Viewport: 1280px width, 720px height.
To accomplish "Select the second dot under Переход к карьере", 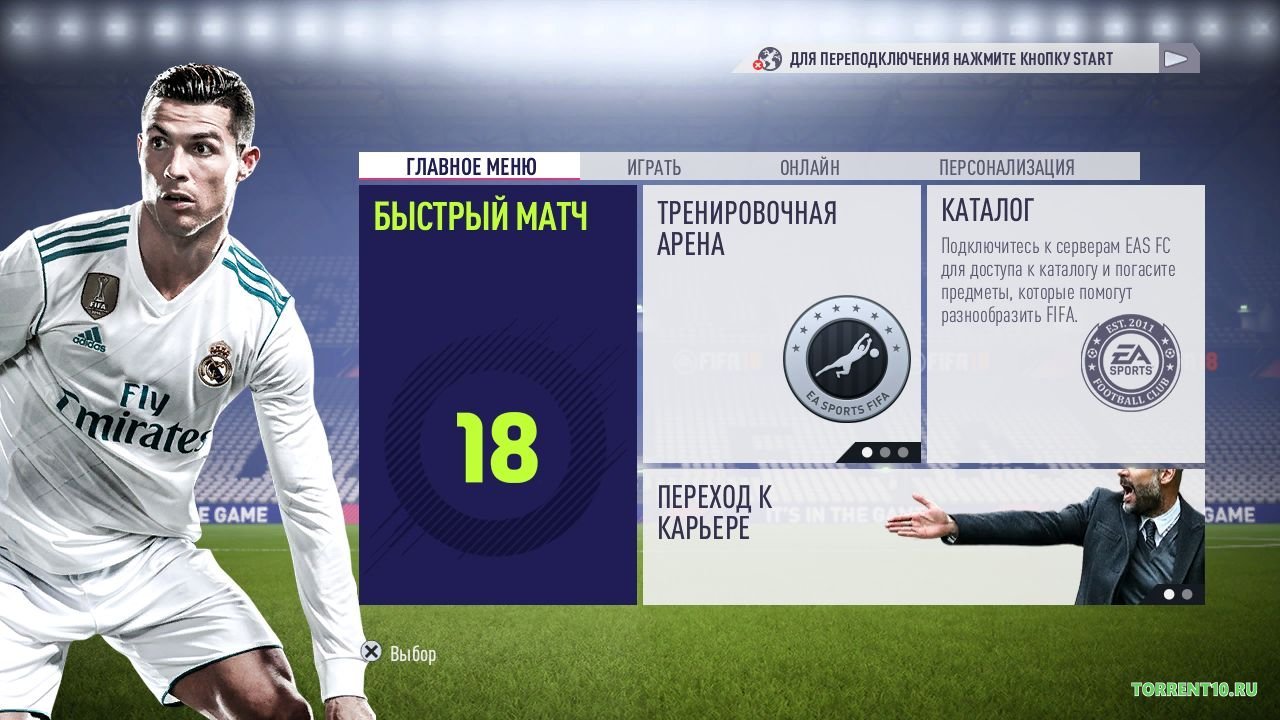I will (1187, 593).
